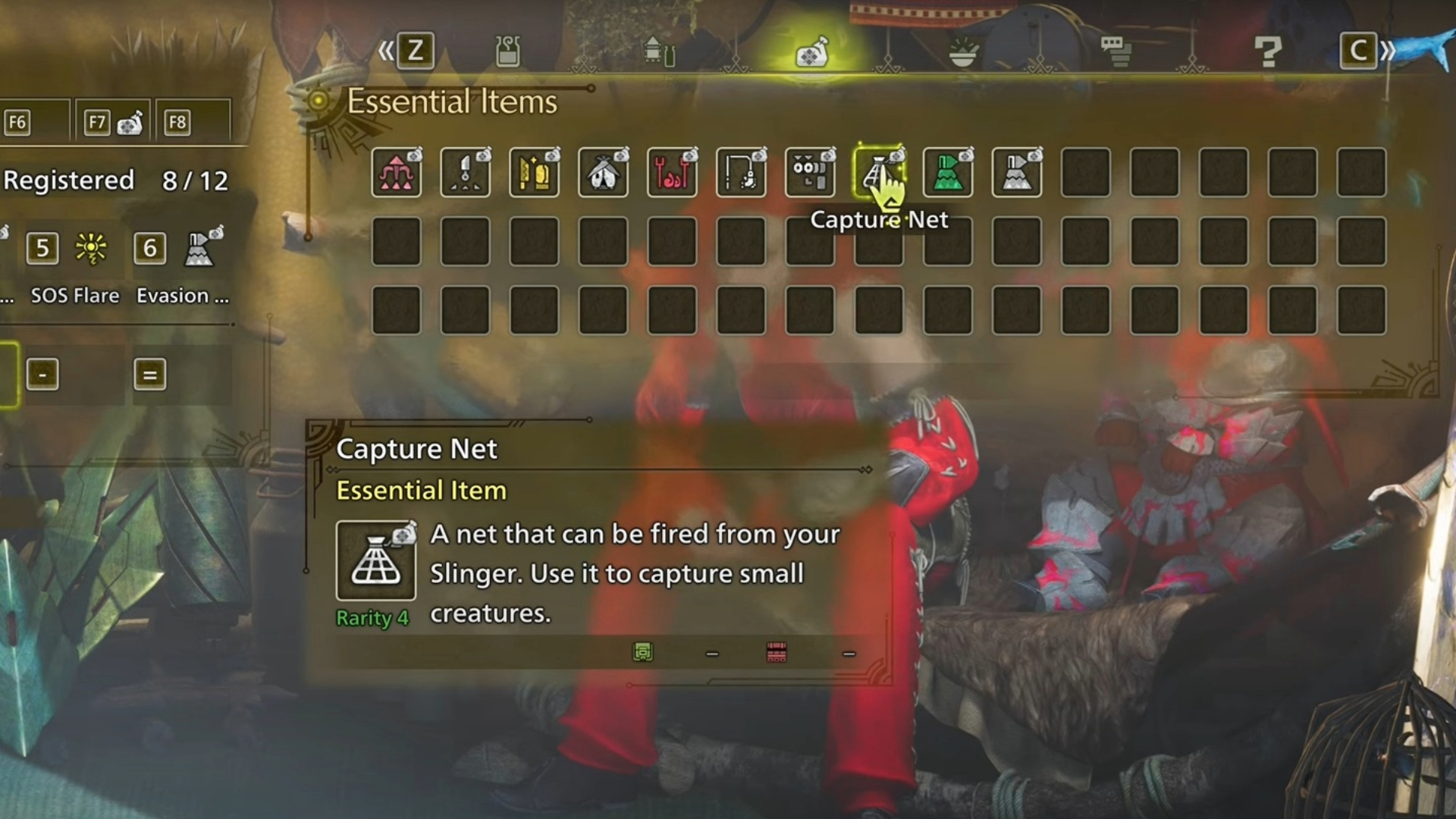Pick the grey-white mantle in the item grid

1017,173
